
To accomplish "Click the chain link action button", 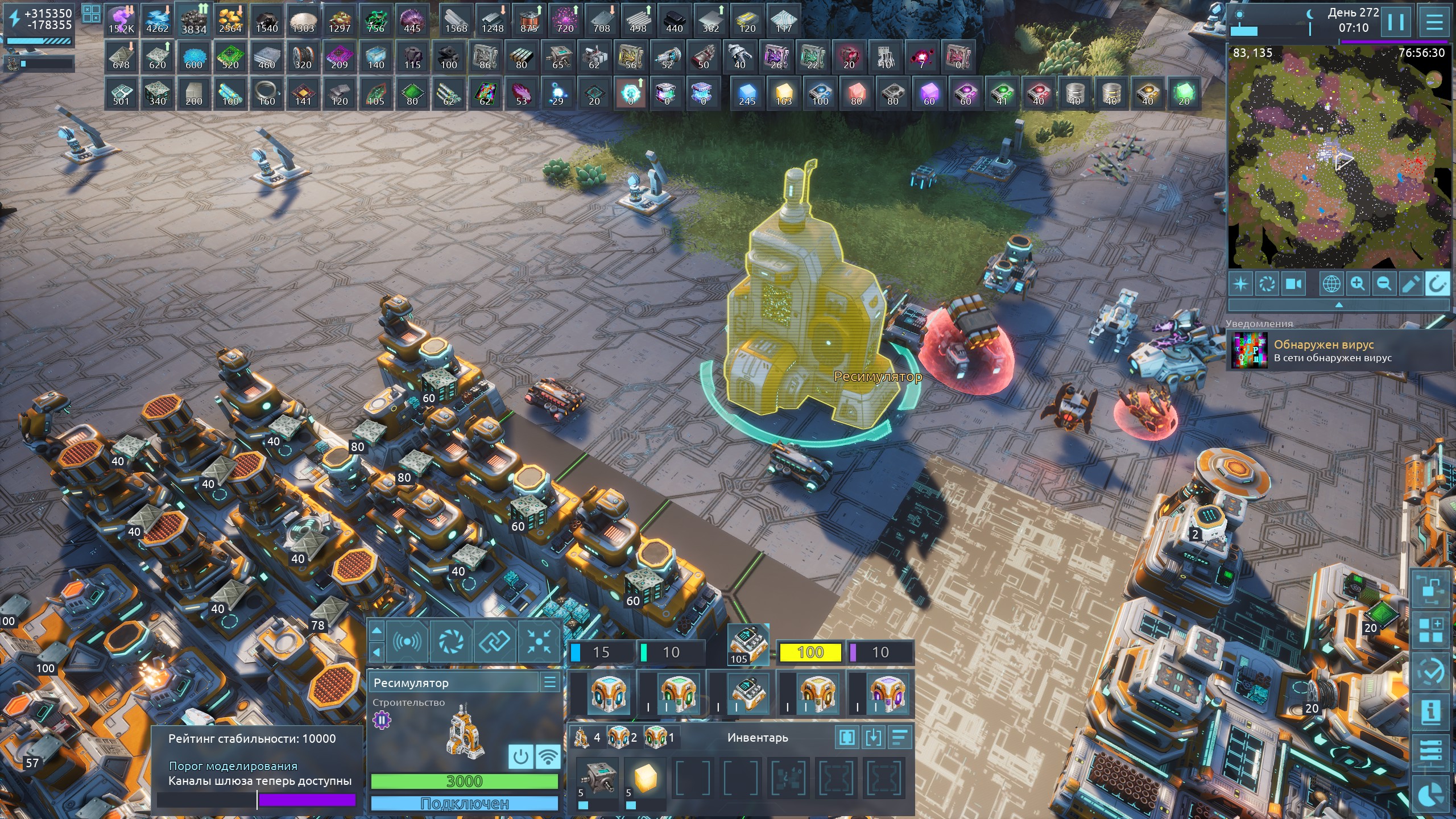I will coord(494,642).
